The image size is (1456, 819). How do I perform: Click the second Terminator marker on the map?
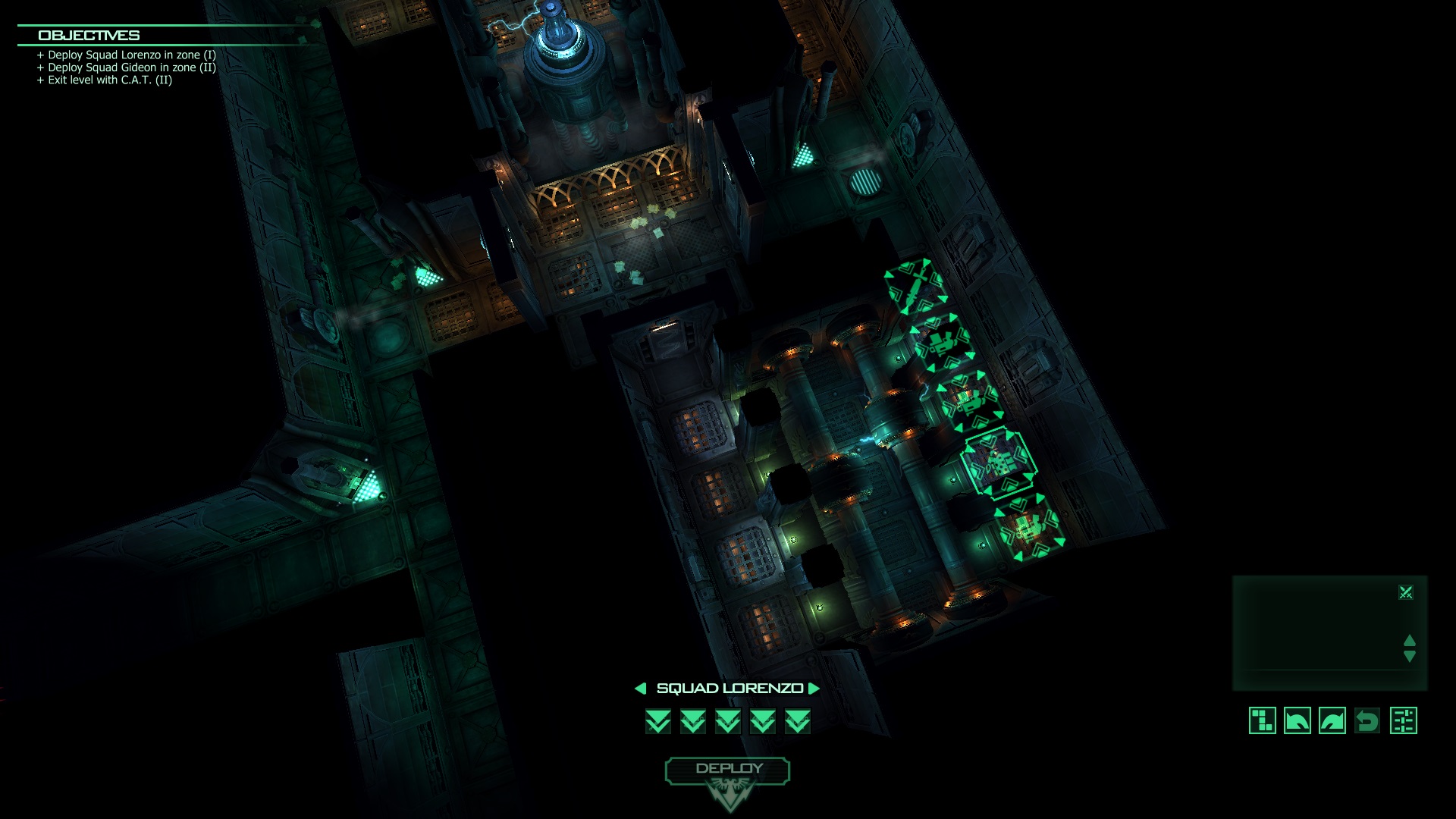pos(941,345)
